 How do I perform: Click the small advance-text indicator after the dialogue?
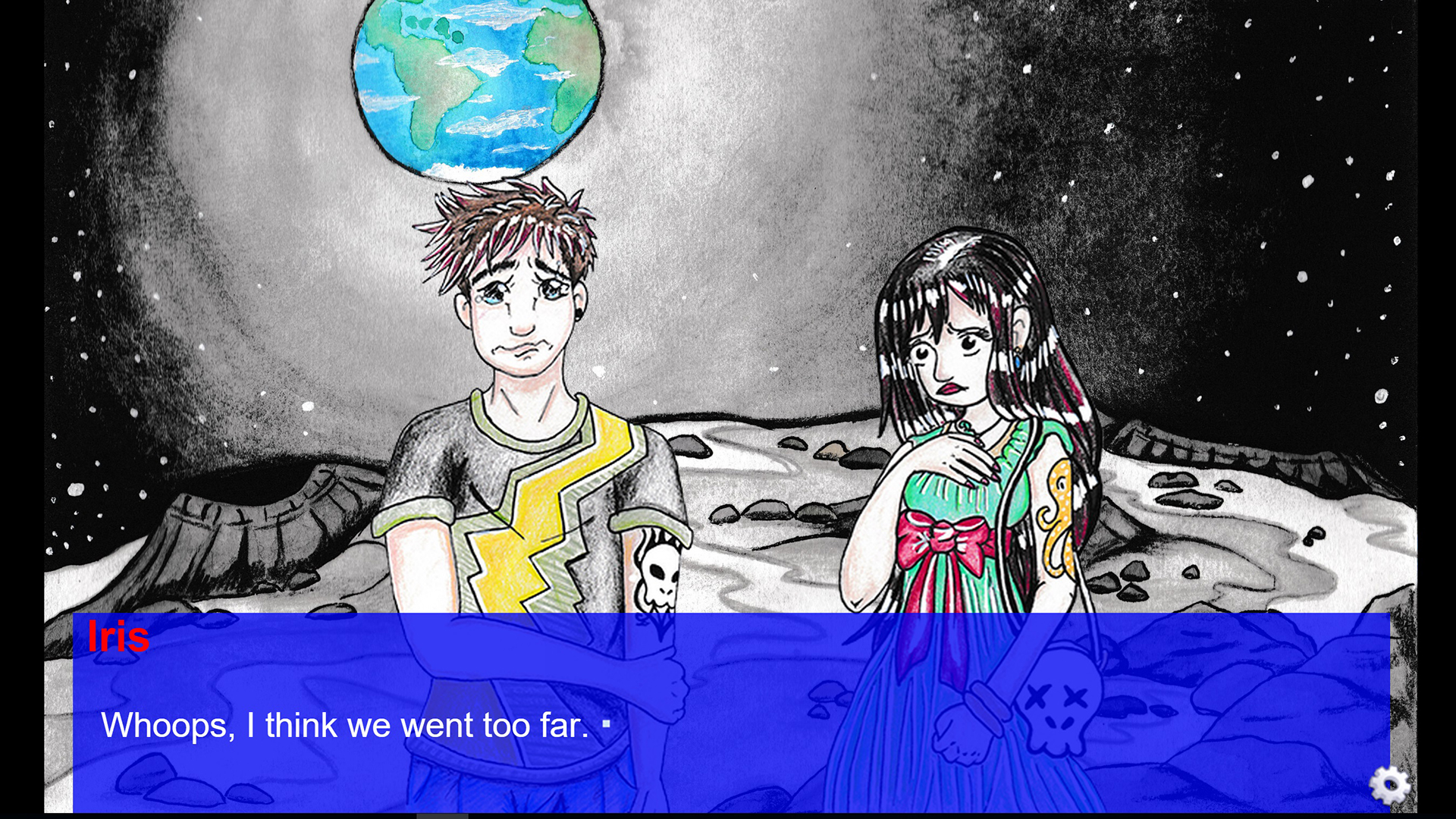[607, 724]
